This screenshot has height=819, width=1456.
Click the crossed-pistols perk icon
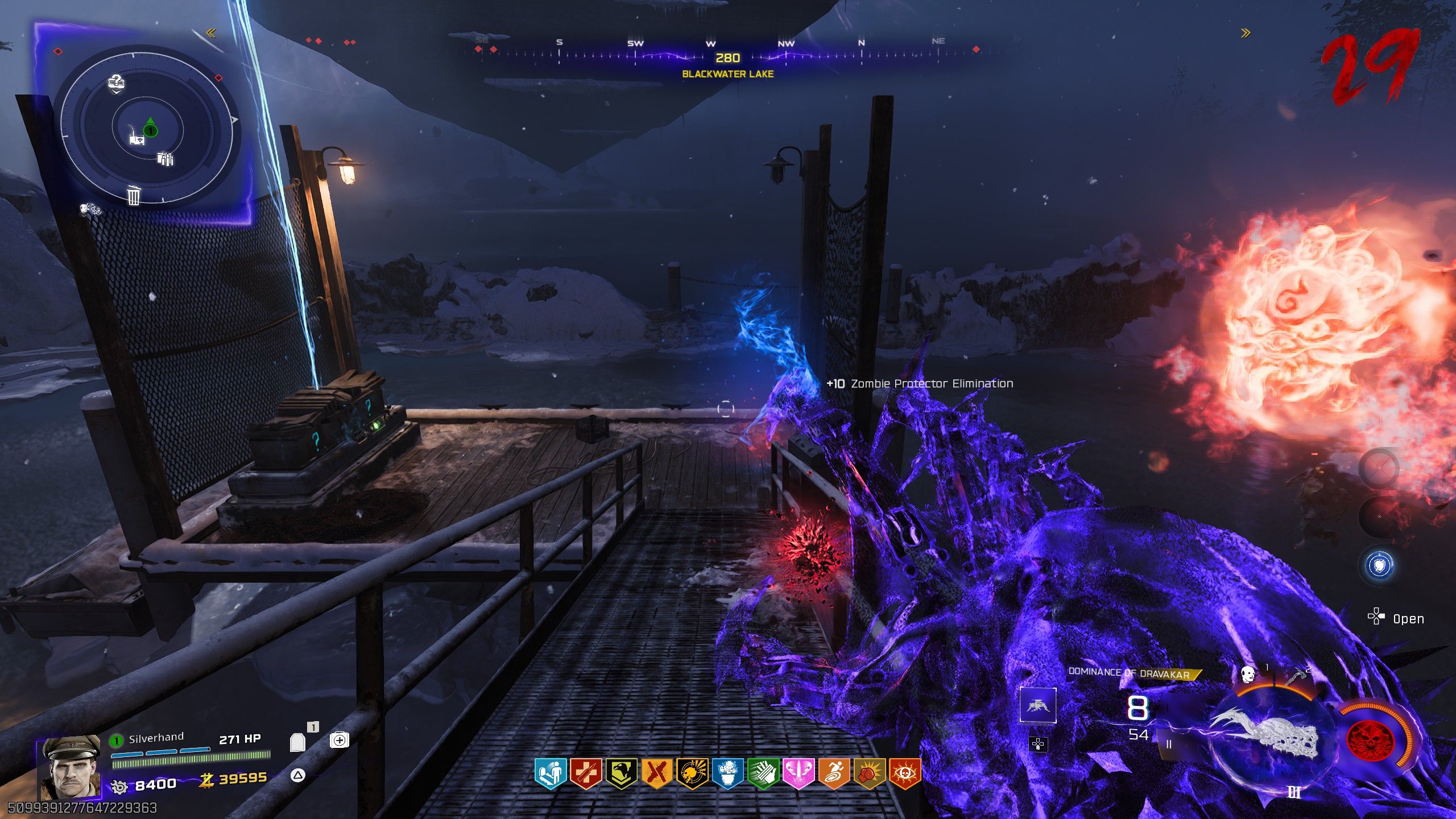(656, 774)
